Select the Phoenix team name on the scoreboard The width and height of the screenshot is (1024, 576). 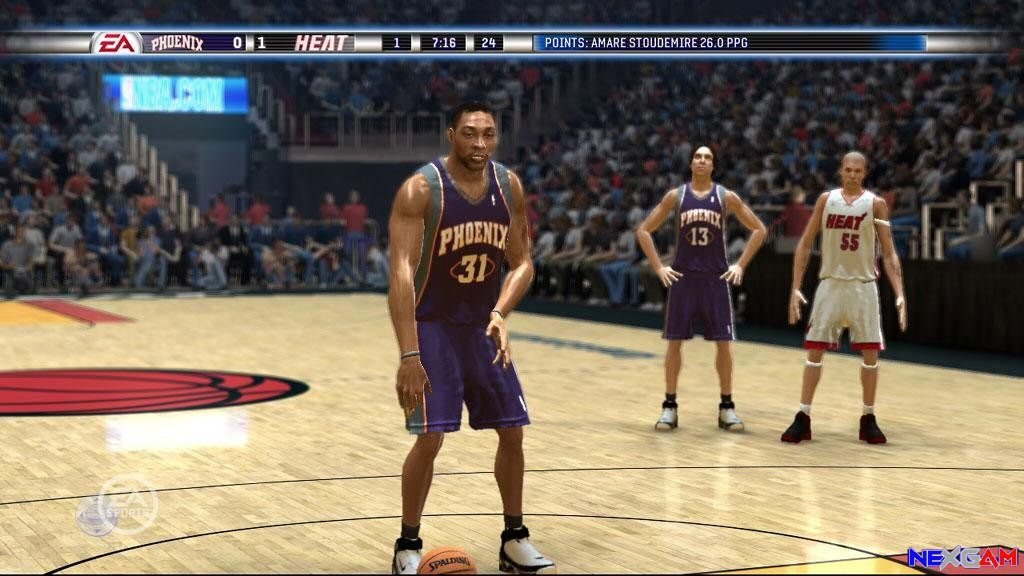pyautogui.click(x=177, y=43)
